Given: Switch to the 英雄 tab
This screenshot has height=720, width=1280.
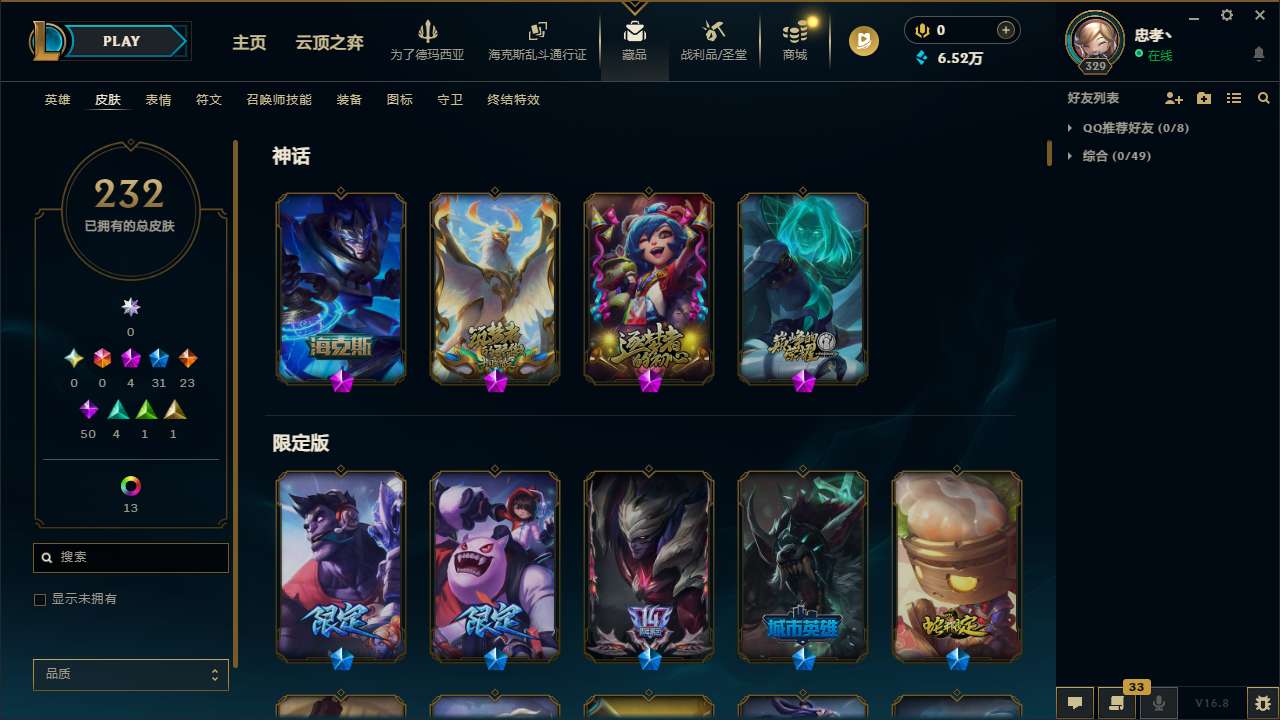Looking at the screenshot, I should pos(57,100).
